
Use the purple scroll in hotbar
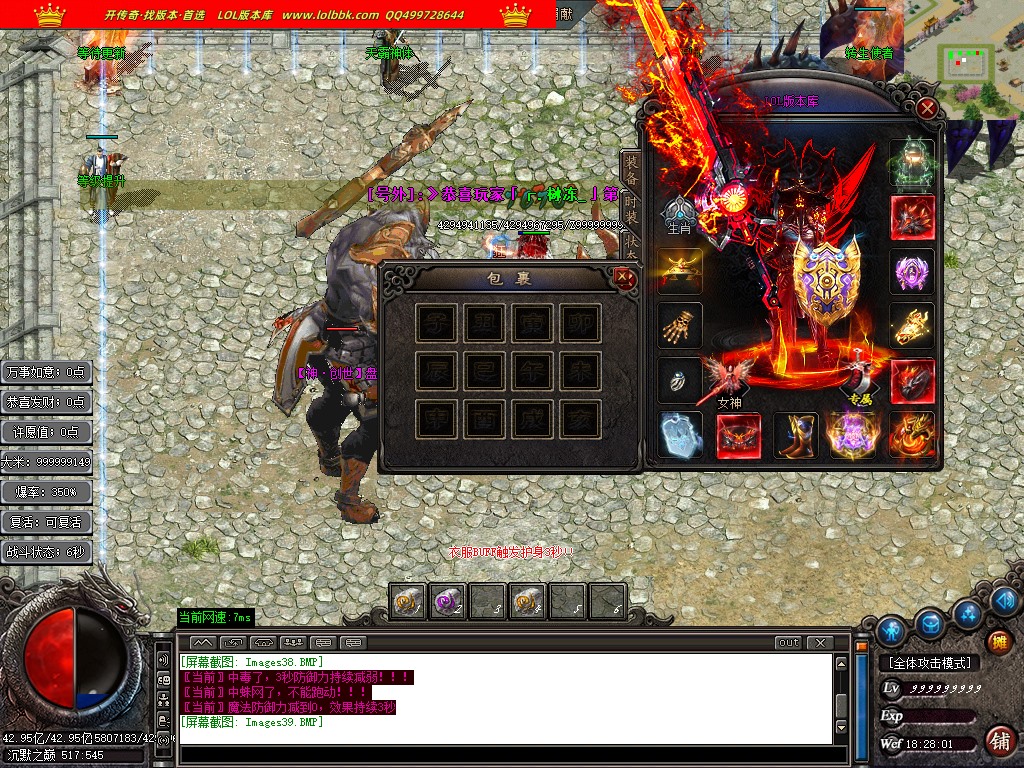click(447, 601)
